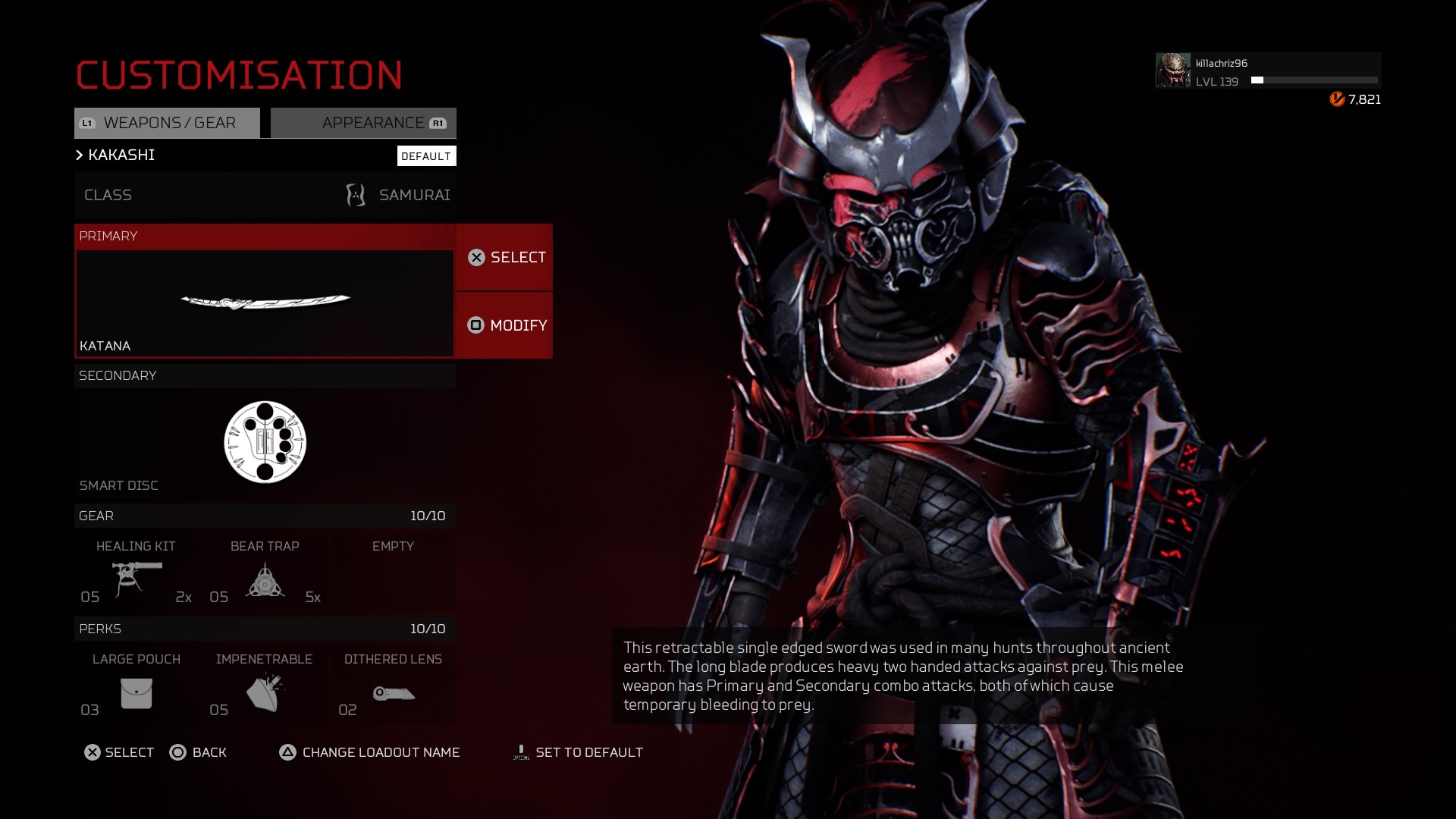Pick the Smart Disc secondary slot
Viewport: 1456px width, 819px height.
(x=265, y=442)
